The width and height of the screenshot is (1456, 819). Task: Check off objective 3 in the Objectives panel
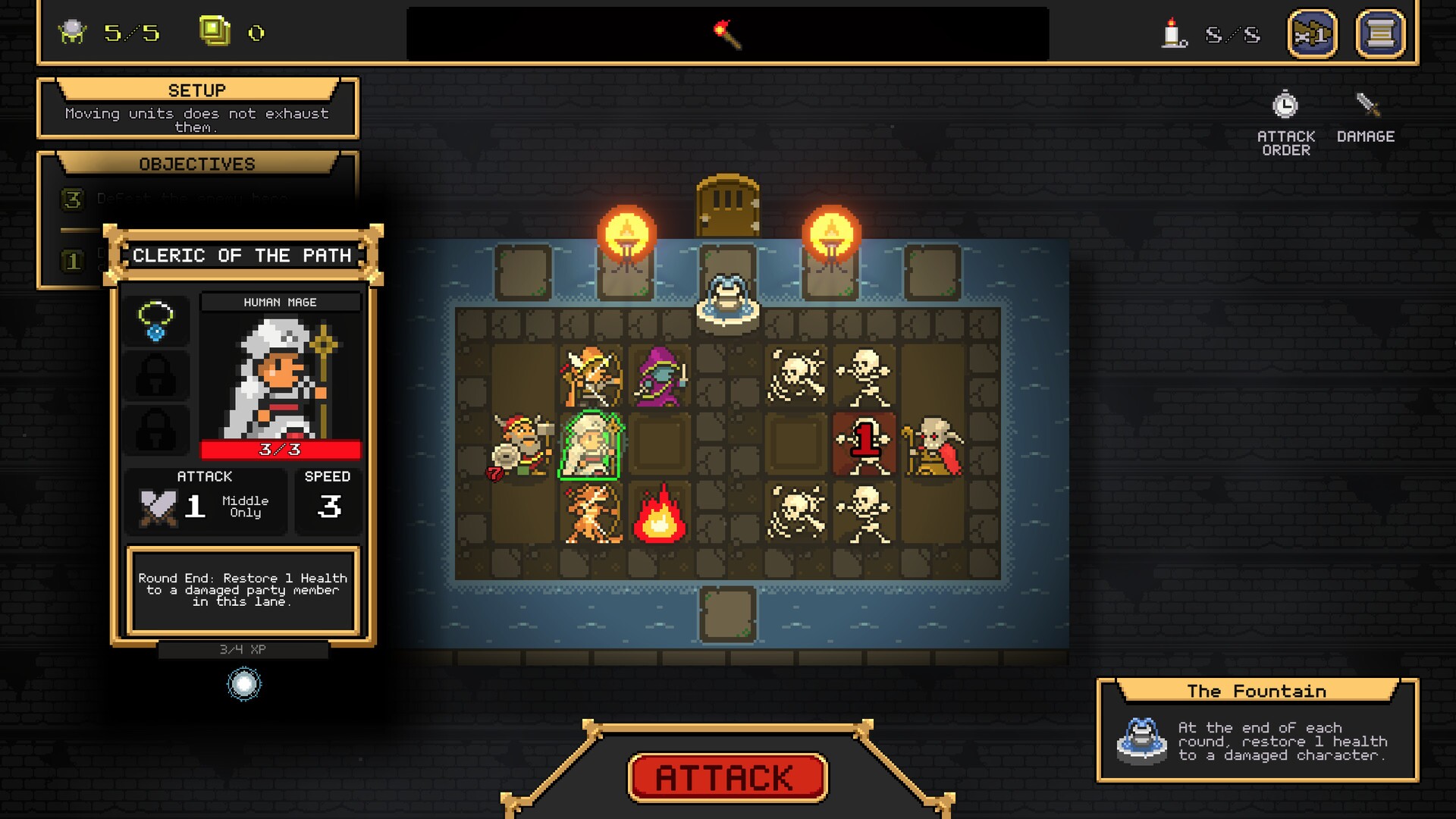(73, 199)
